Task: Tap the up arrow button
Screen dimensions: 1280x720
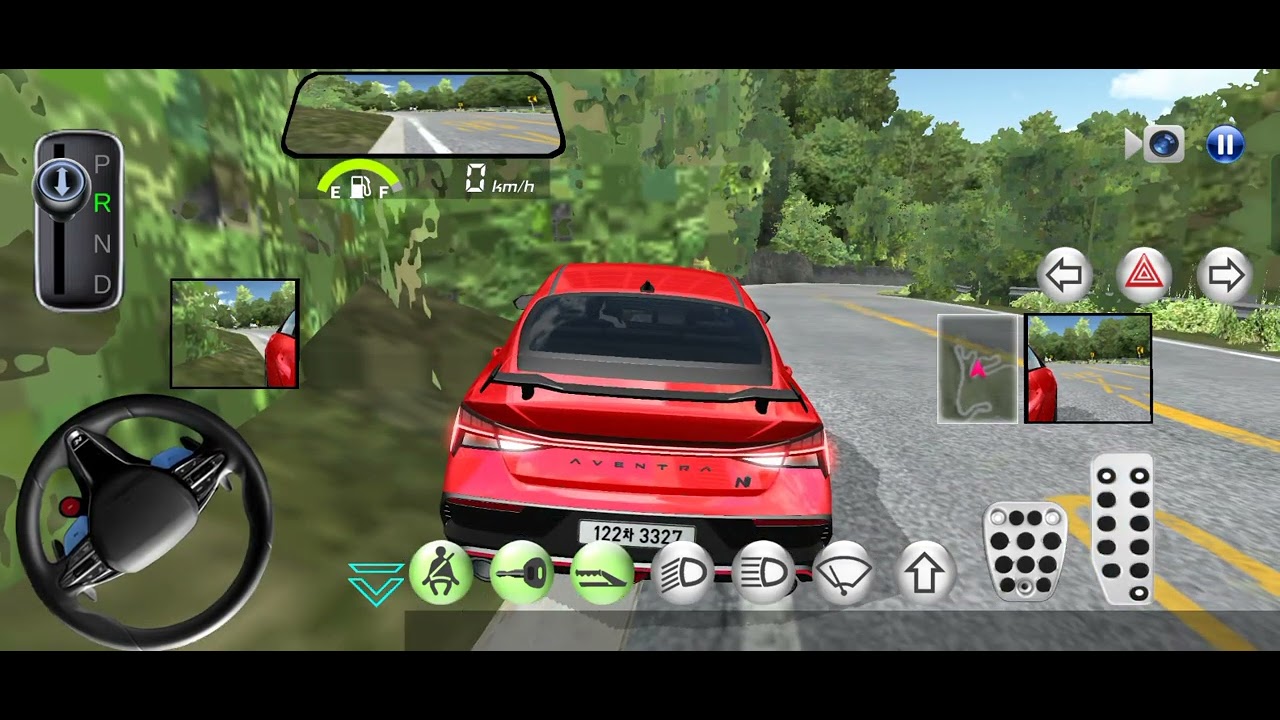Action: coord(924,573)
